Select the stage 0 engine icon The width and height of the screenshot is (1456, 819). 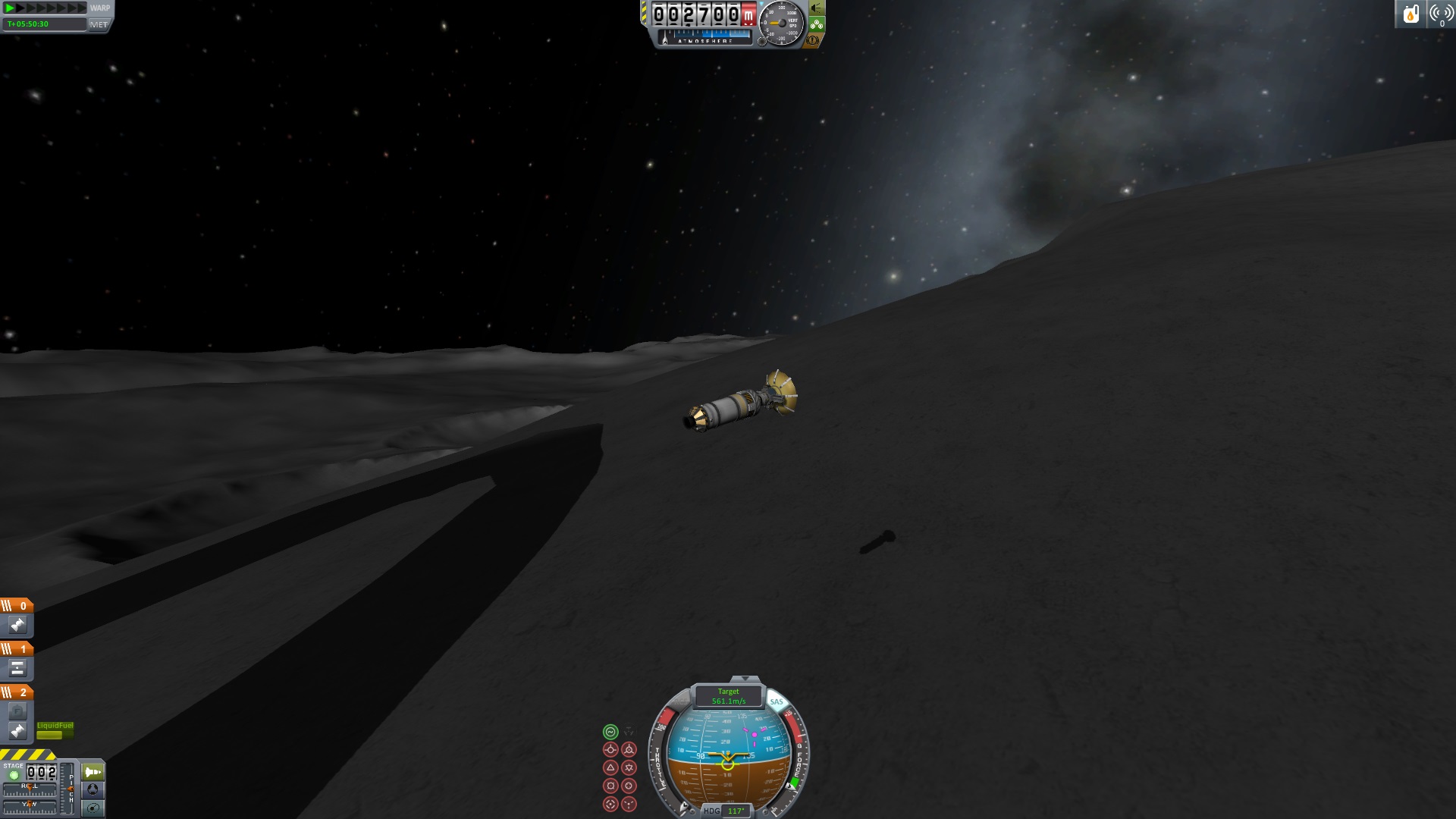coord(17,625)
